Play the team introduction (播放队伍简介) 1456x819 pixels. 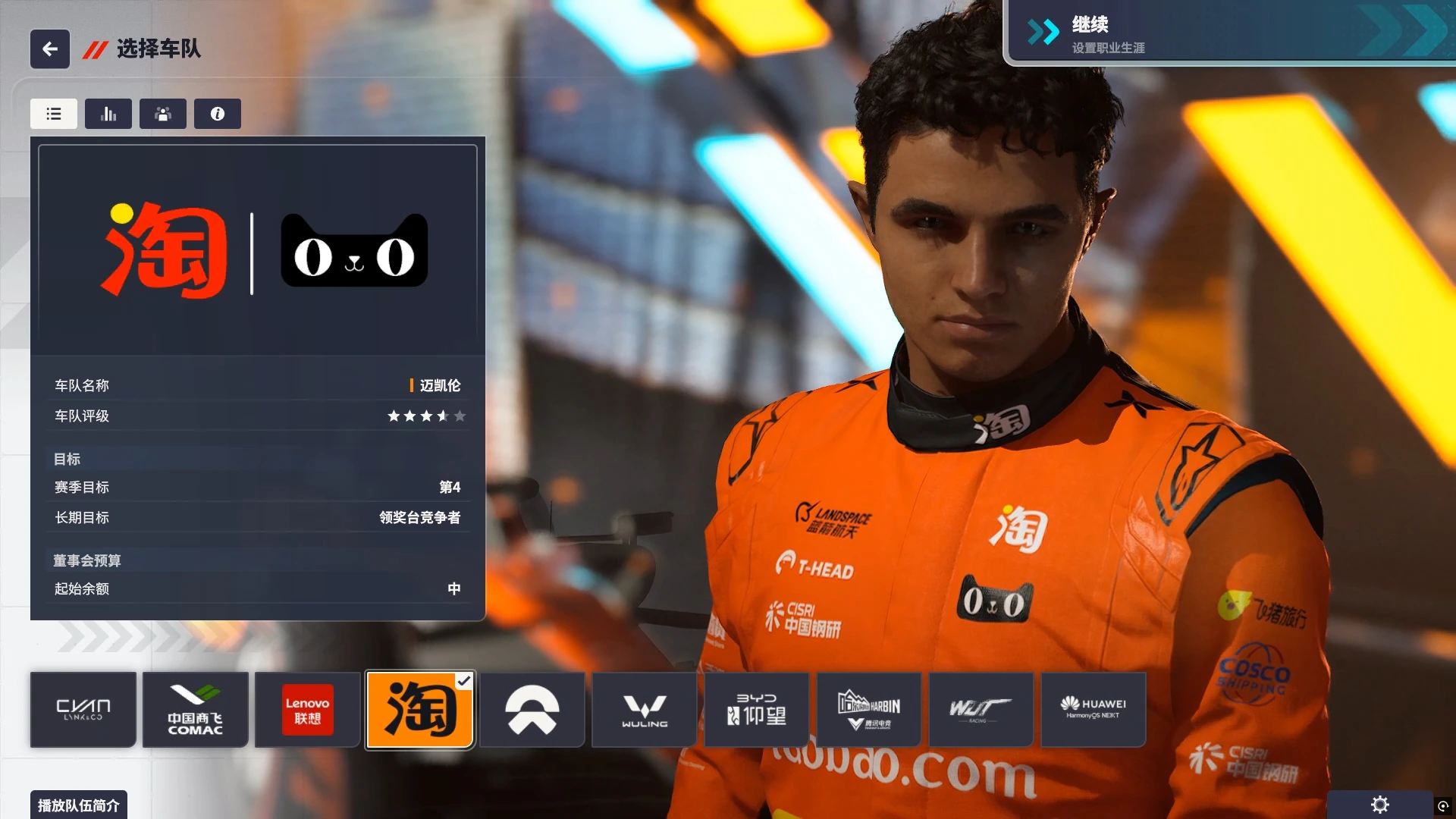tap(79, 805)
